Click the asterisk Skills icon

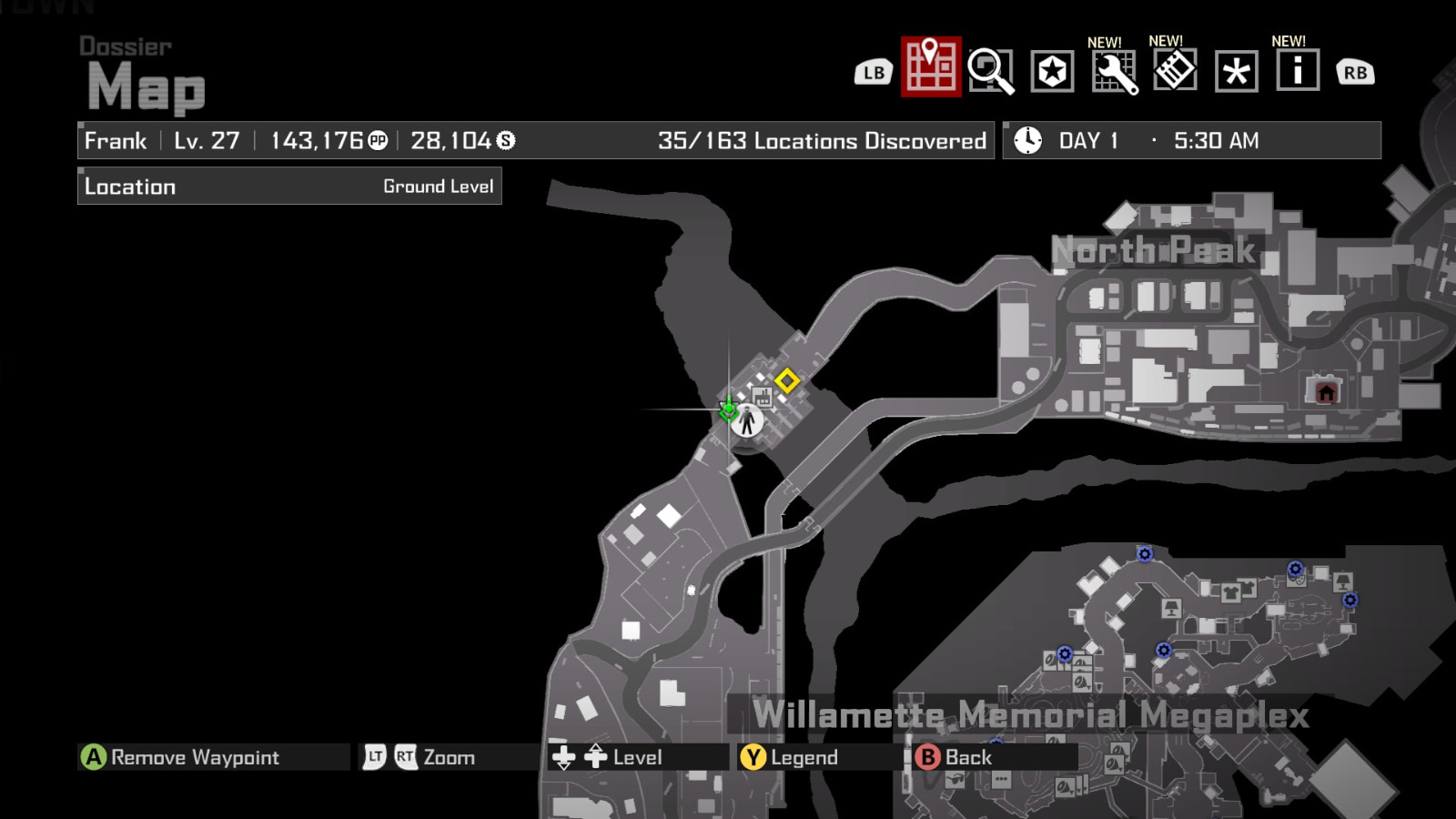coord(1236,71)
